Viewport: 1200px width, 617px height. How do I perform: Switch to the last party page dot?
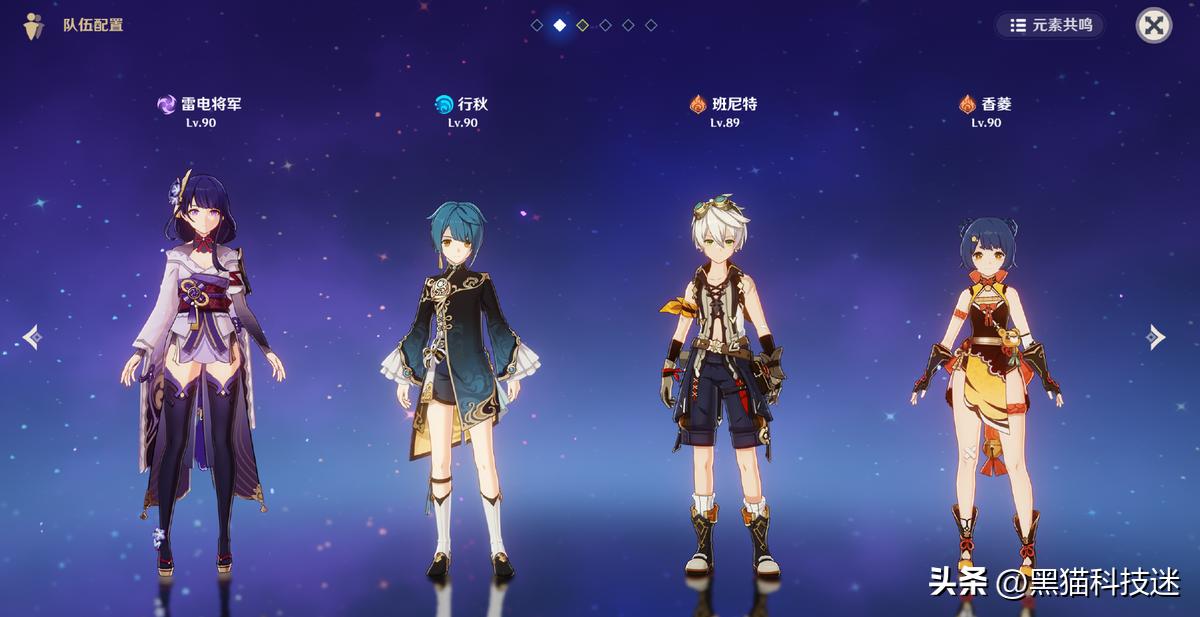651,25
